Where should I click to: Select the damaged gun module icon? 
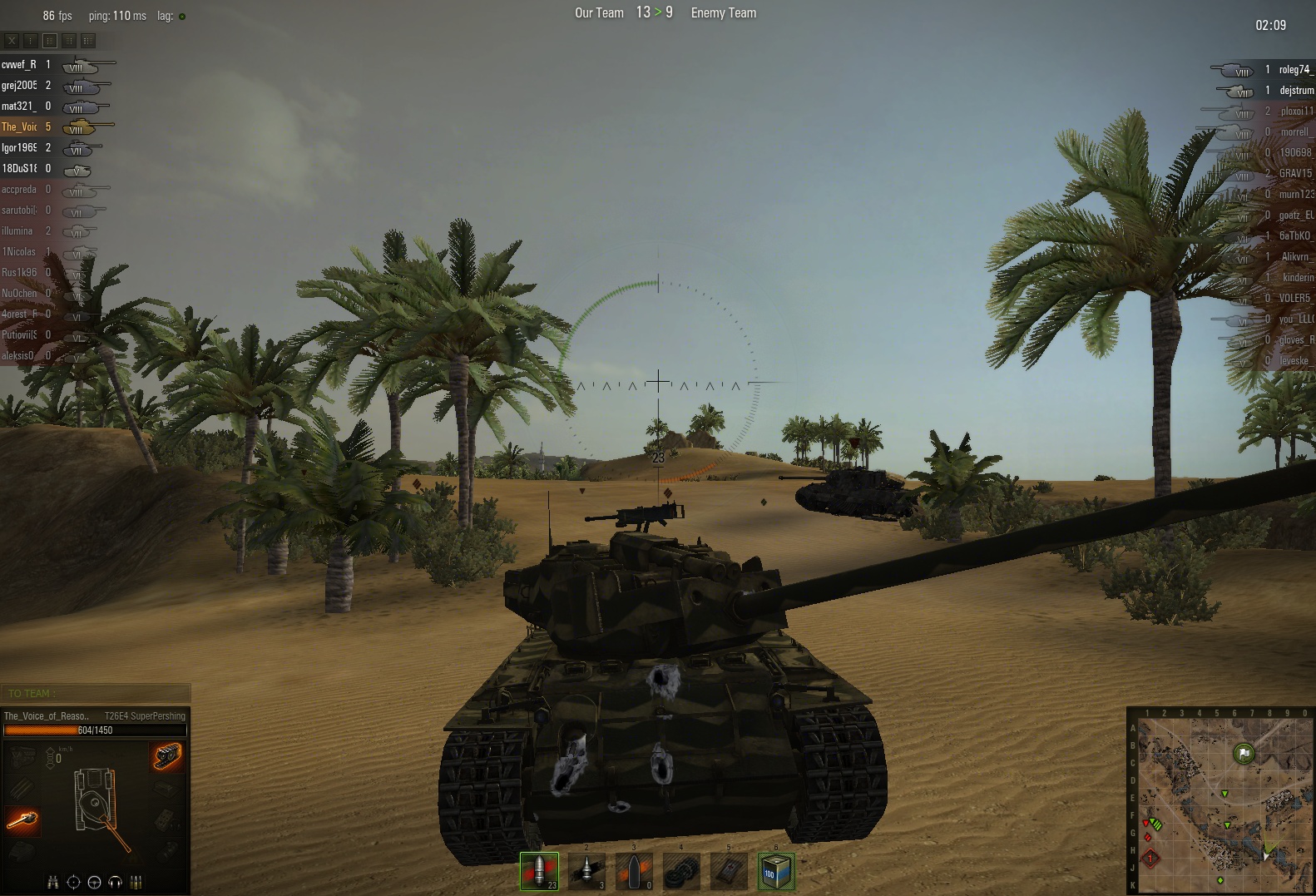point(22,820)
